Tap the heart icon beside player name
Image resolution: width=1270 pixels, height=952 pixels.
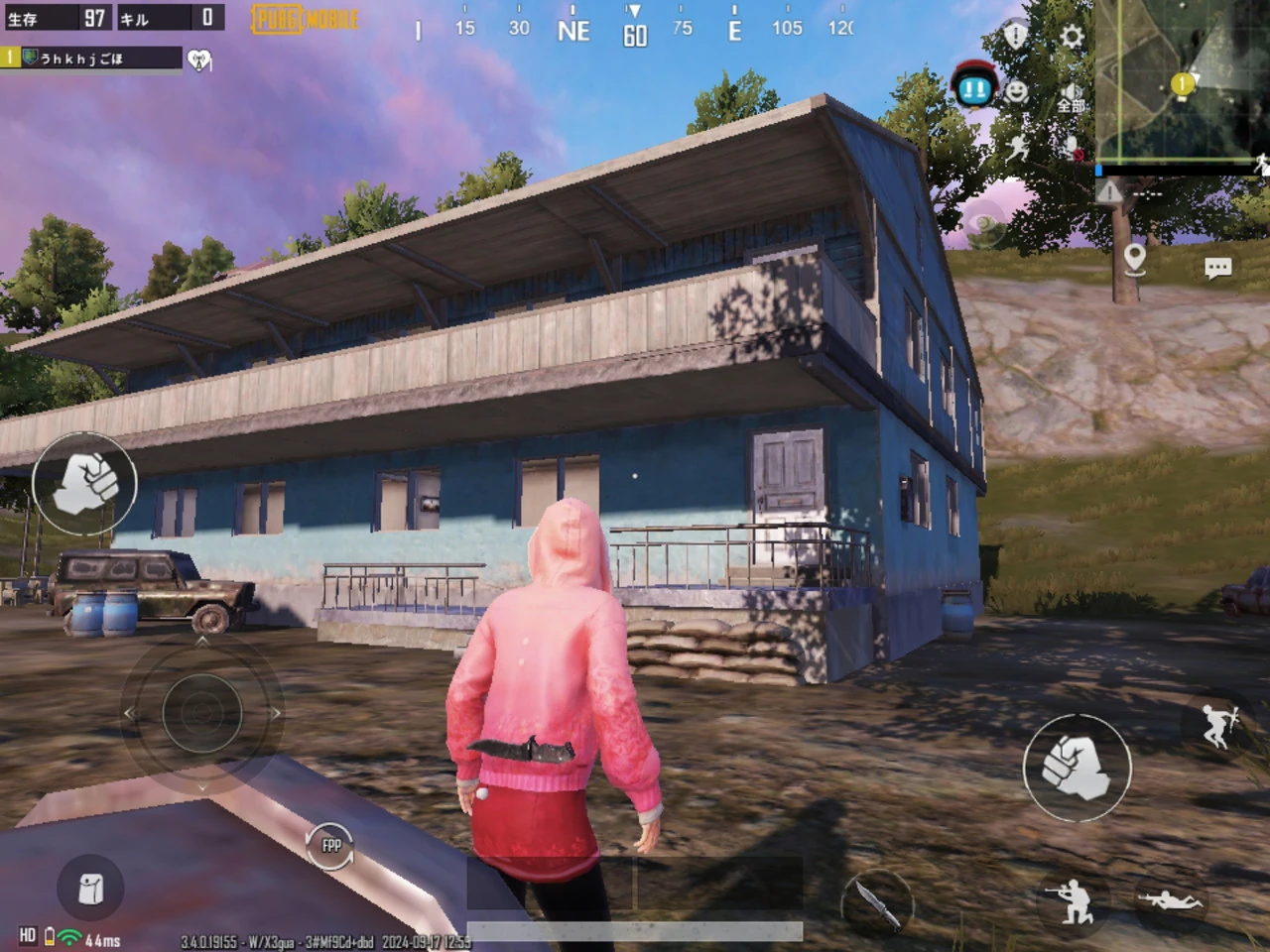pos(199,60)
